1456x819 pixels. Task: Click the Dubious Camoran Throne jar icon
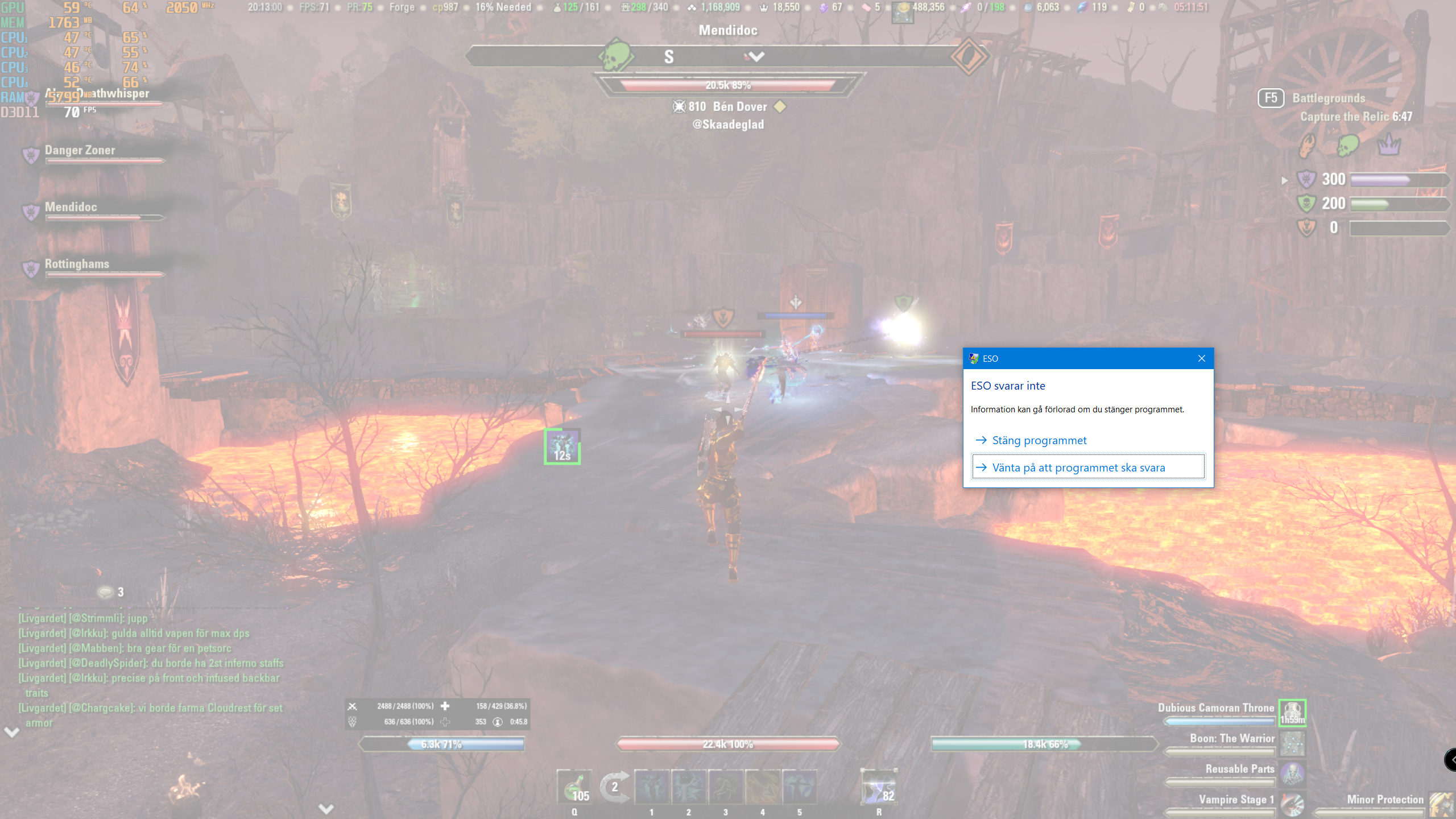tap(1292, 713)
